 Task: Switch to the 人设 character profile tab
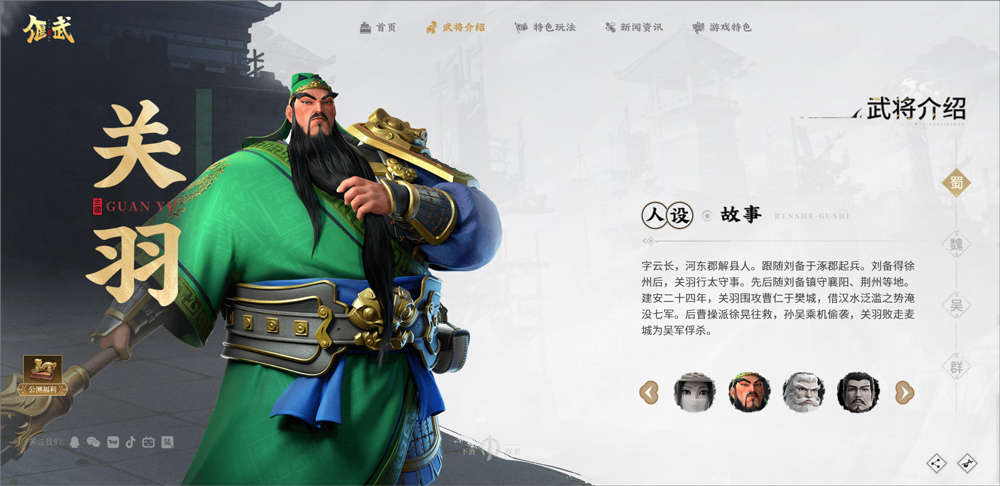[x=666, y=215]
